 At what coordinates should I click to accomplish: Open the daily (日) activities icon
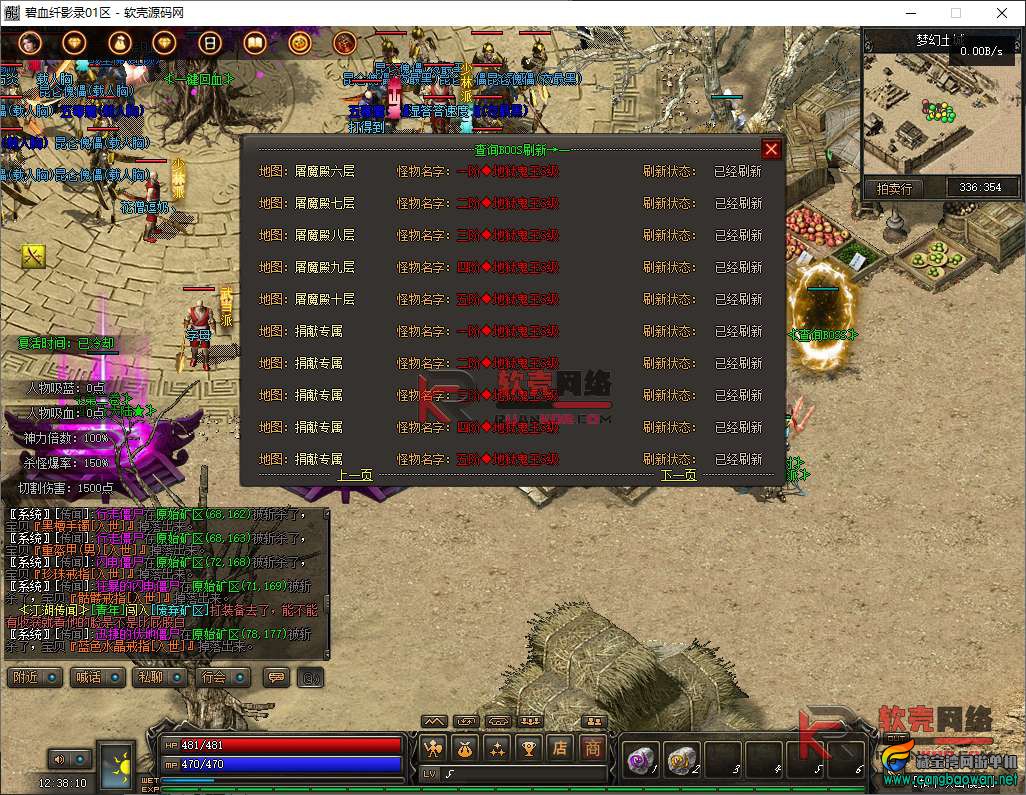[x=209, y=43]
